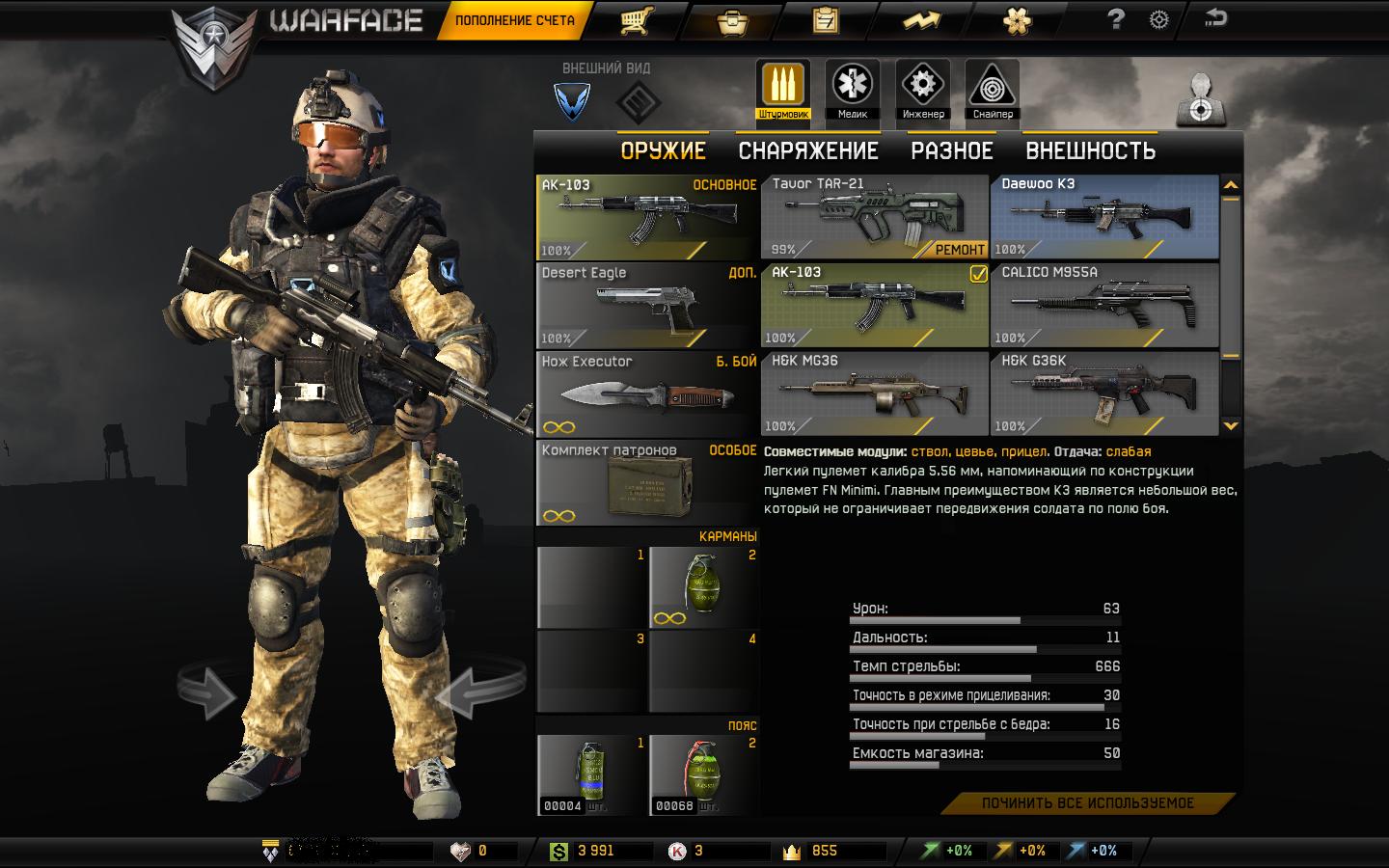Select the Hox Executor knife slot
This screenshot has width=1389, height=868.
tap(646, 393)
